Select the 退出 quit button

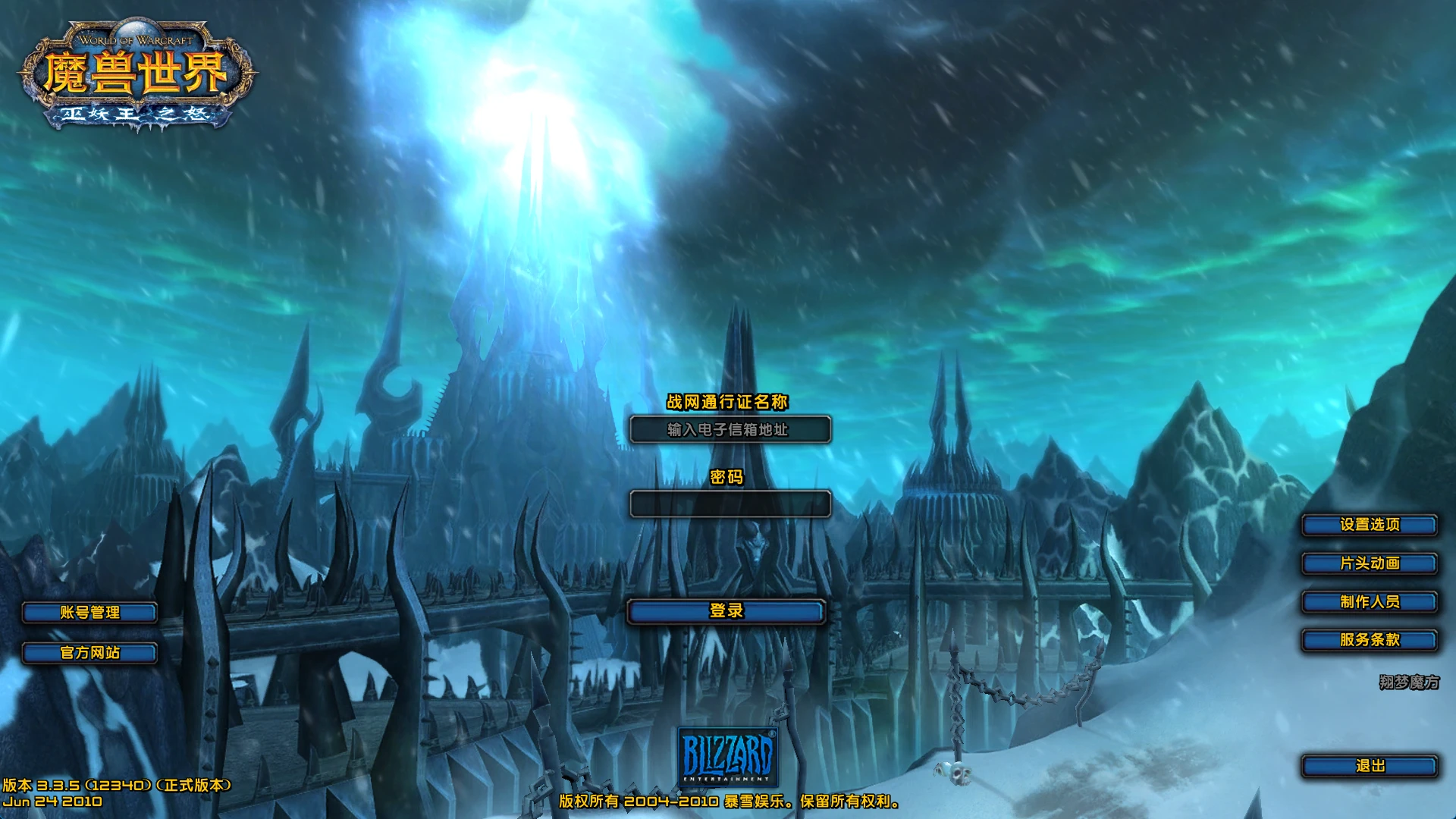(1369, 766)
